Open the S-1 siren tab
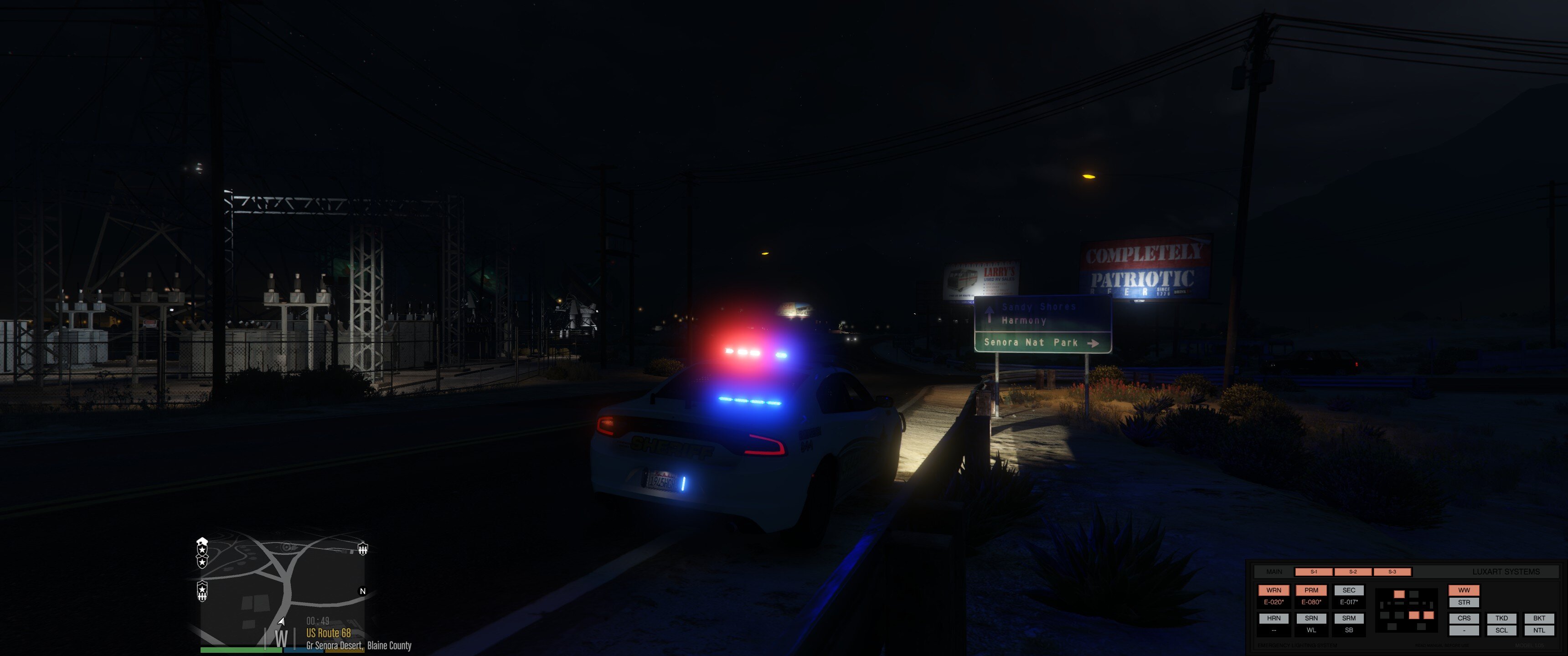 (1314, 572)
